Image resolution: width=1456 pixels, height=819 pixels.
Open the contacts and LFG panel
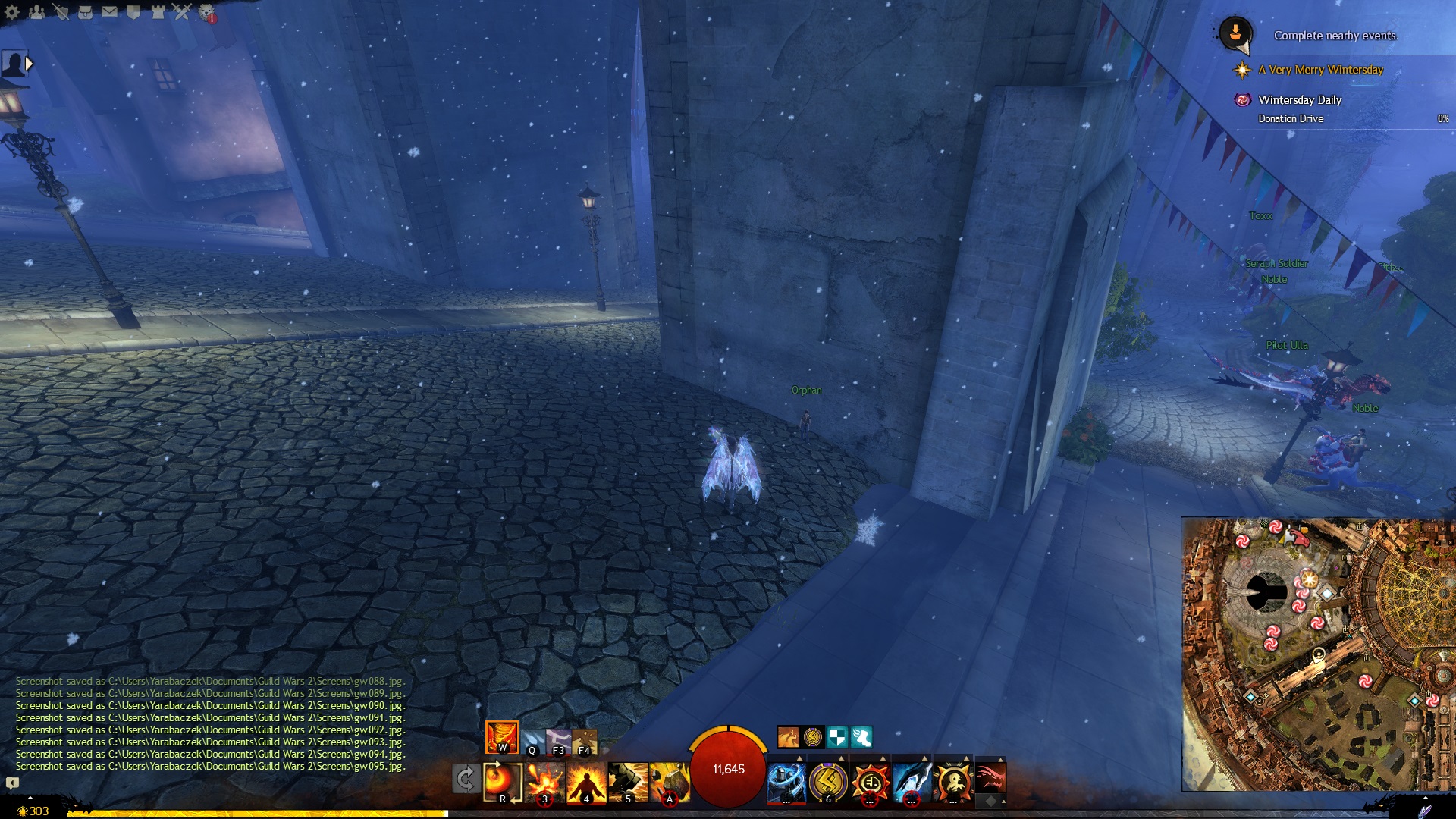click(x=36, y=12)
